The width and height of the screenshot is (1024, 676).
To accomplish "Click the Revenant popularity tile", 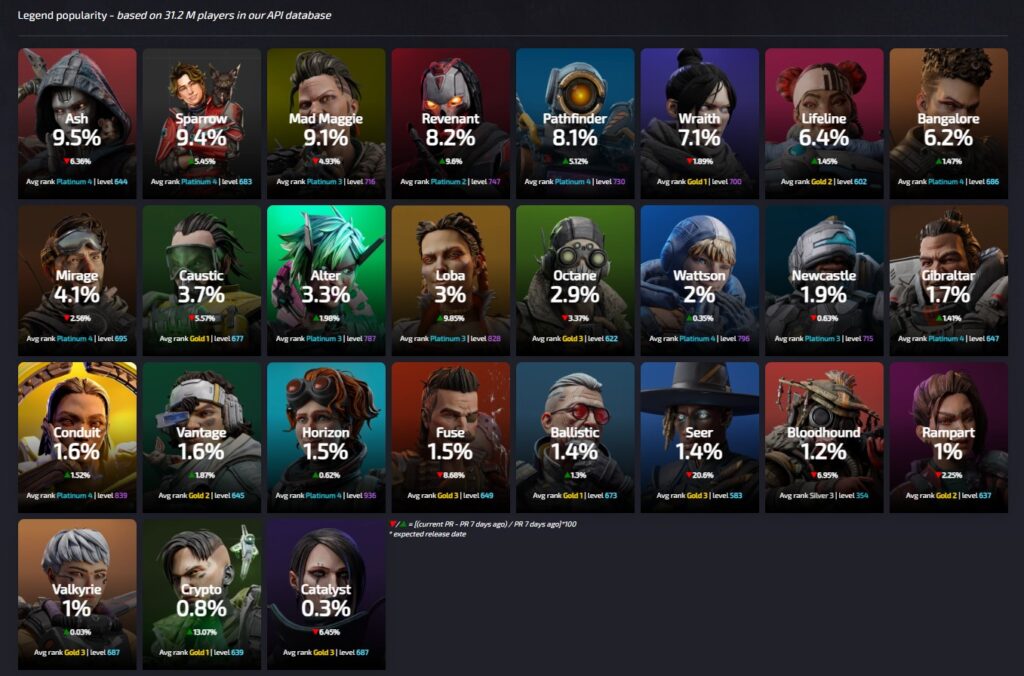I will point(450,120).
